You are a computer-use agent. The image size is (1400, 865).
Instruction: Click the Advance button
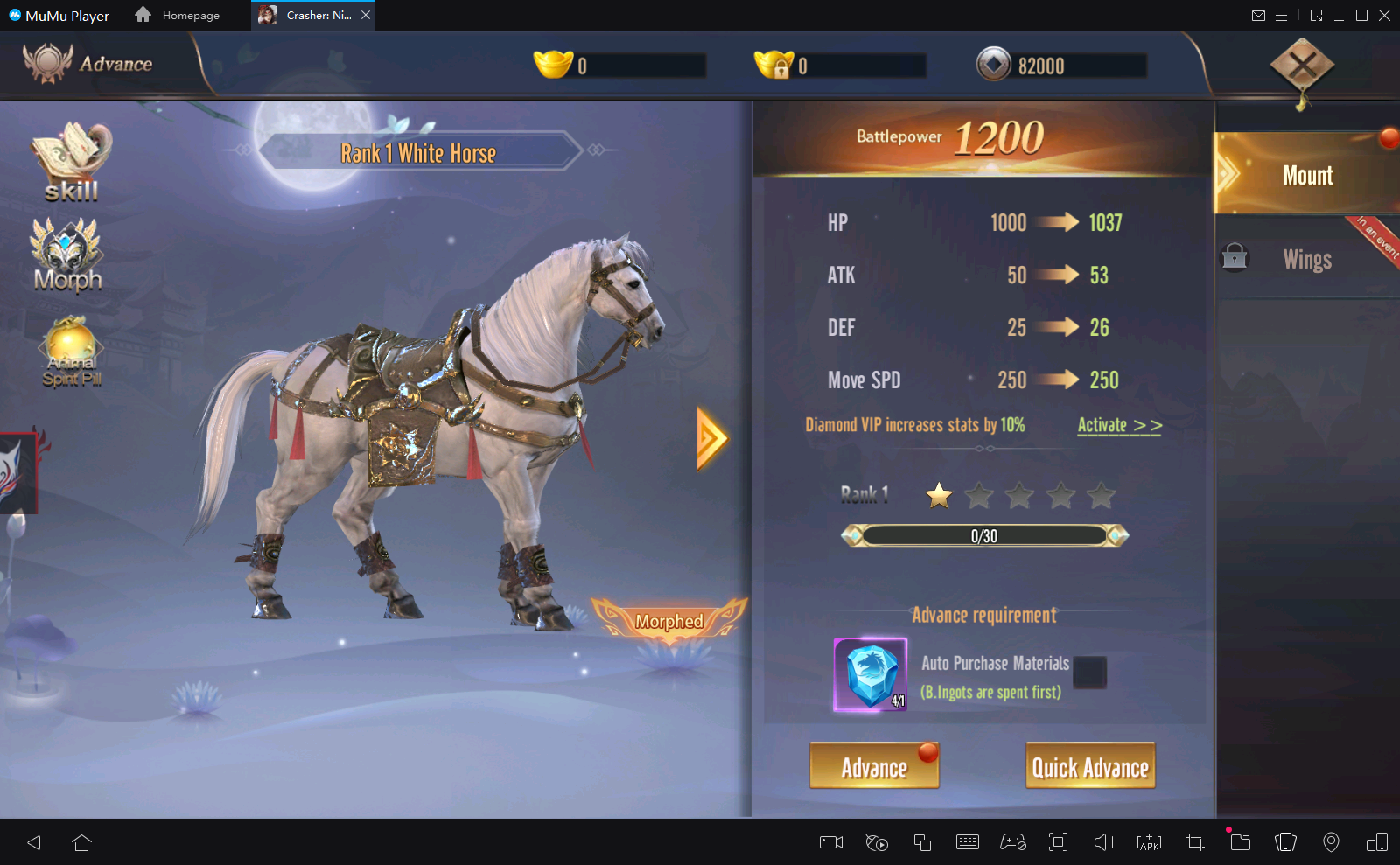(873, 765)
